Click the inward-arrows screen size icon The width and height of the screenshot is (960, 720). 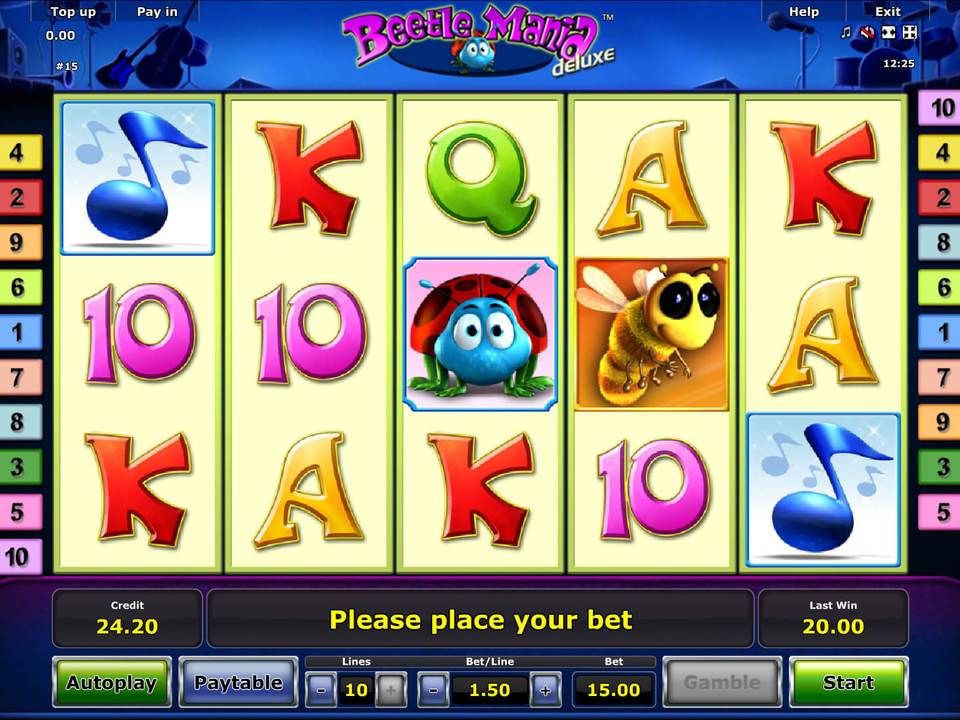(x=888, y=33)
